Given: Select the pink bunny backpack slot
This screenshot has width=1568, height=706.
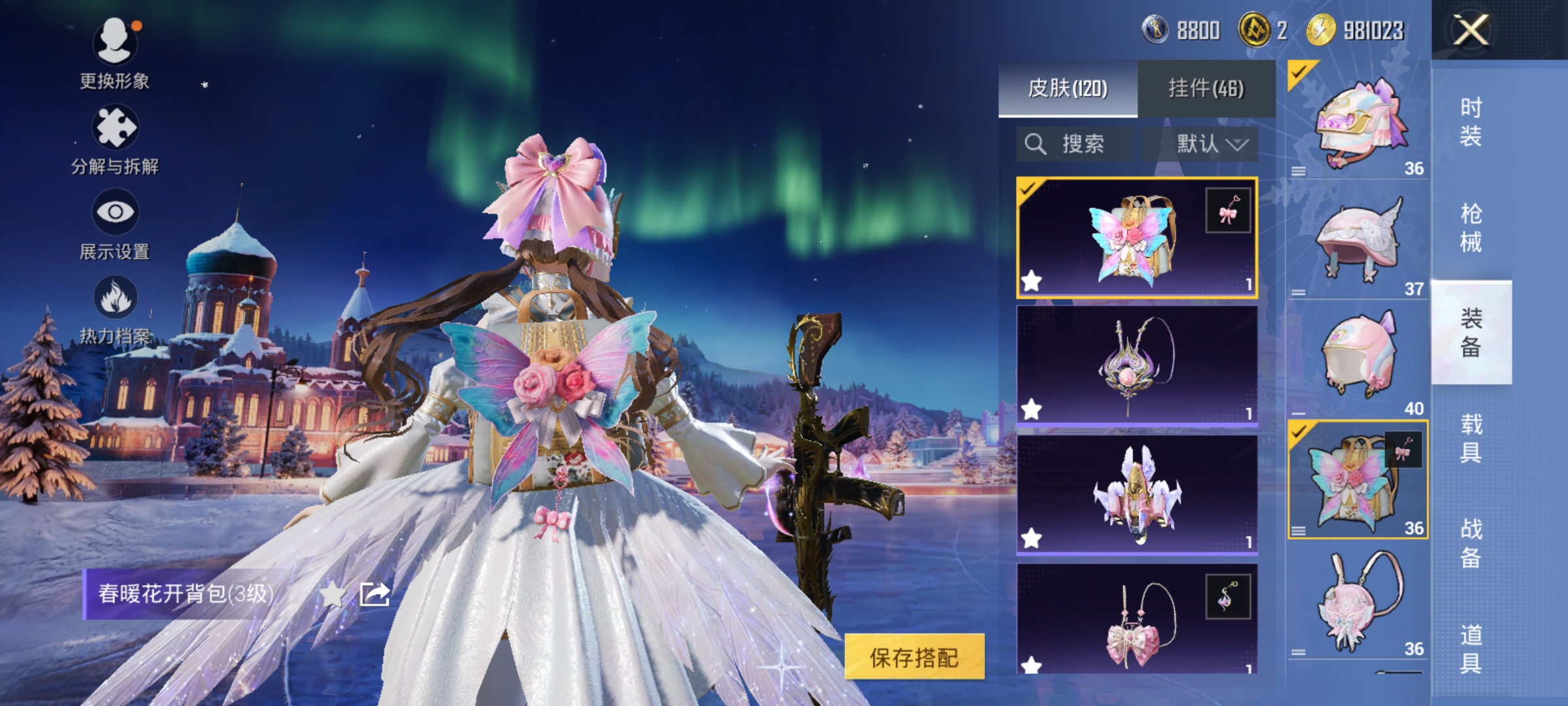Looking at the screenshot, I should 1358,601.
